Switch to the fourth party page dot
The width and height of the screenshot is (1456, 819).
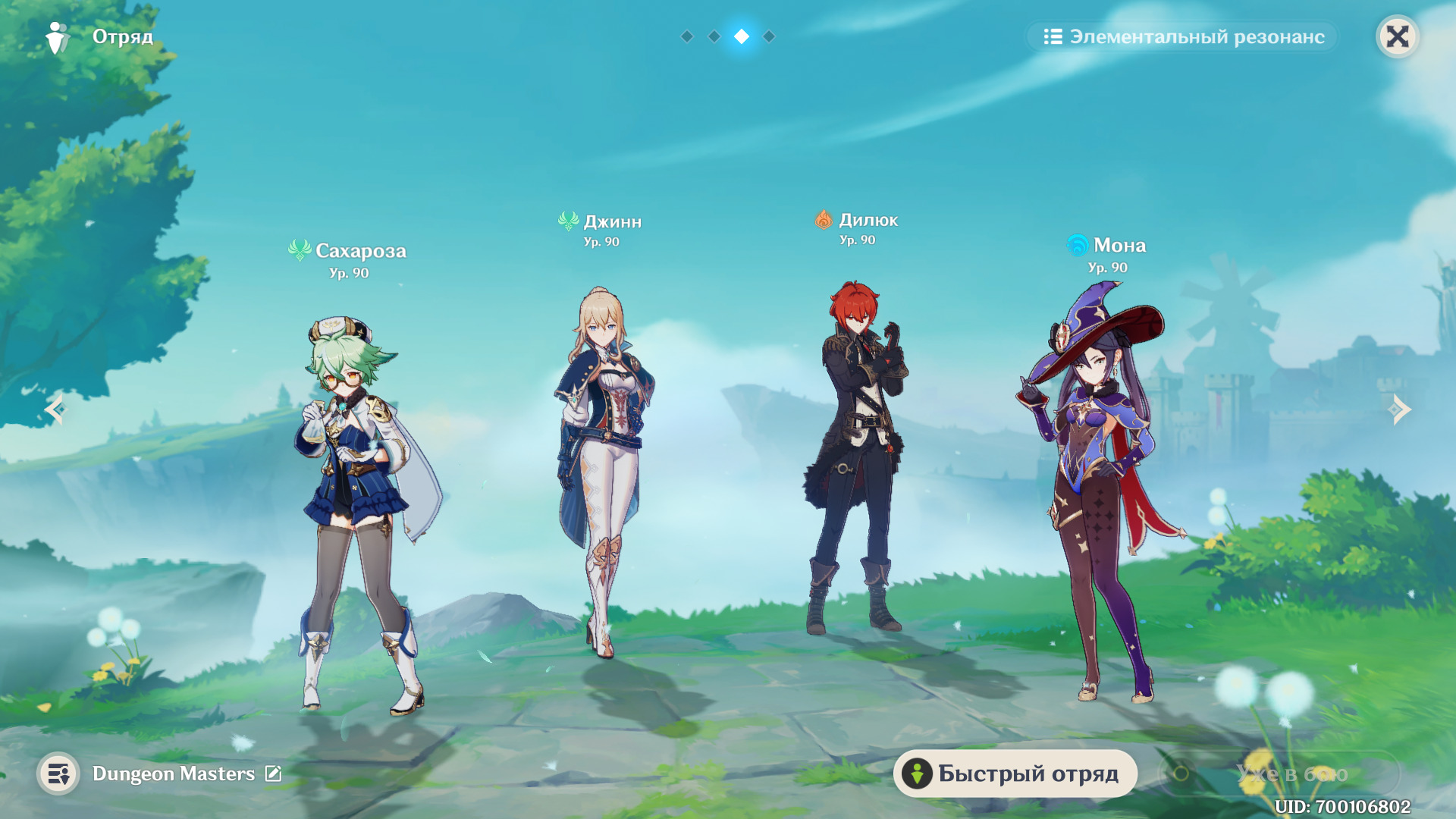click(769, 36)
